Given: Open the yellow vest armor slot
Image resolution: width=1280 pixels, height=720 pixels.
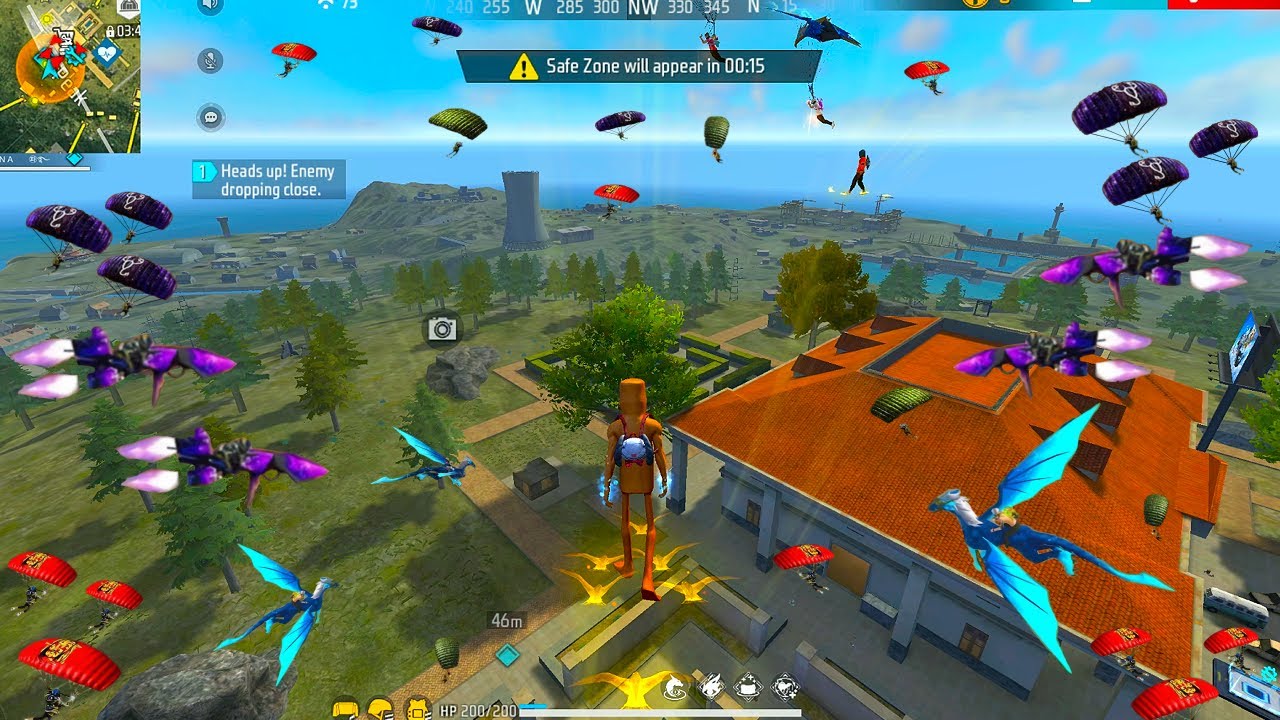Looking at the screenshot, I should [345, 709].
